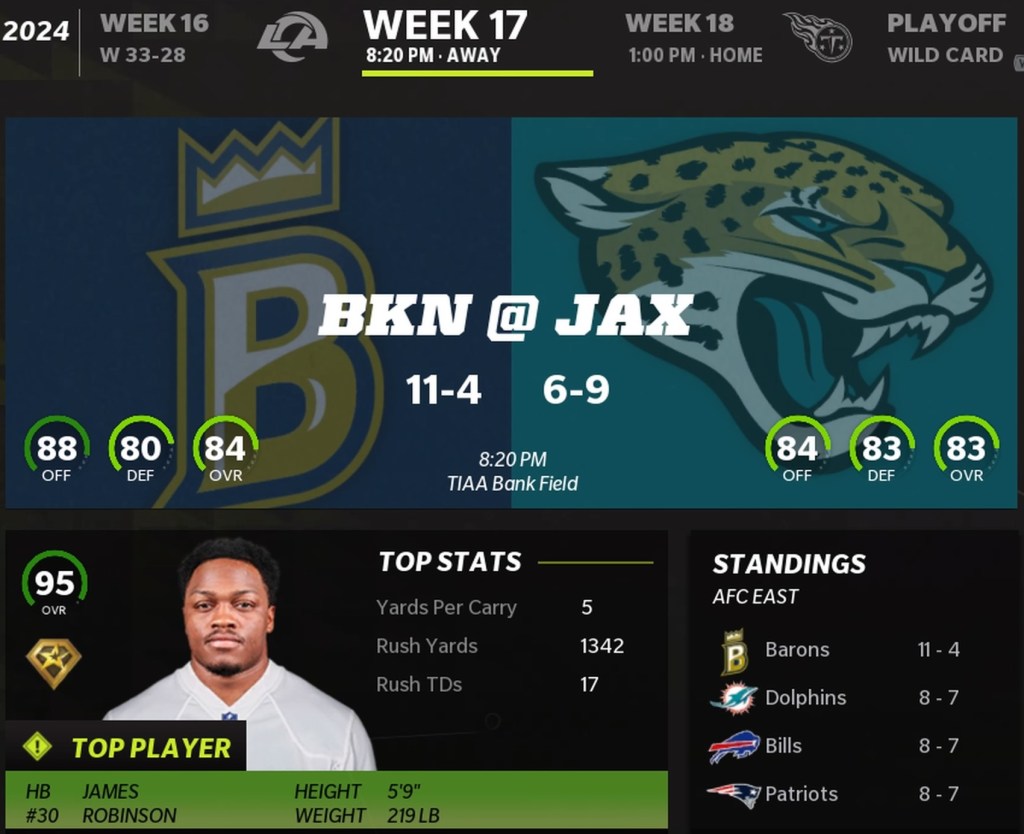Choose the Playoff Wild Card tab
1024x834 pixels.
click(x=945, y=38)
